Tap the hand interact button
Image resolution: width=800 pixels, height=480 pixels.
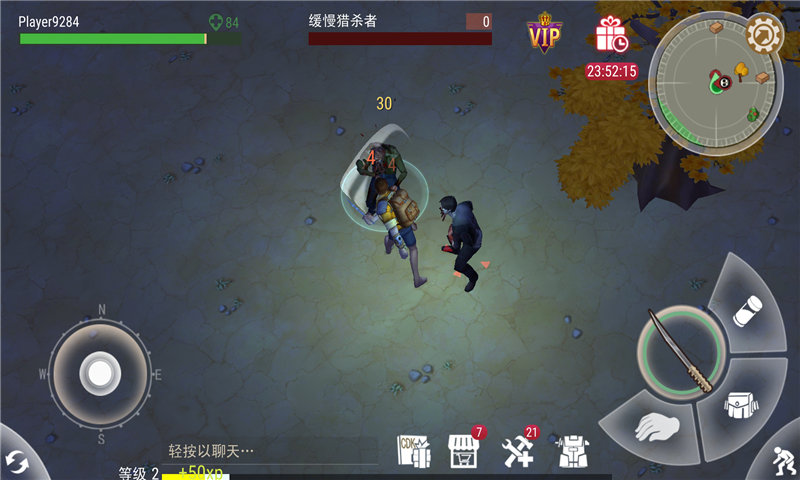pos(657,428)
